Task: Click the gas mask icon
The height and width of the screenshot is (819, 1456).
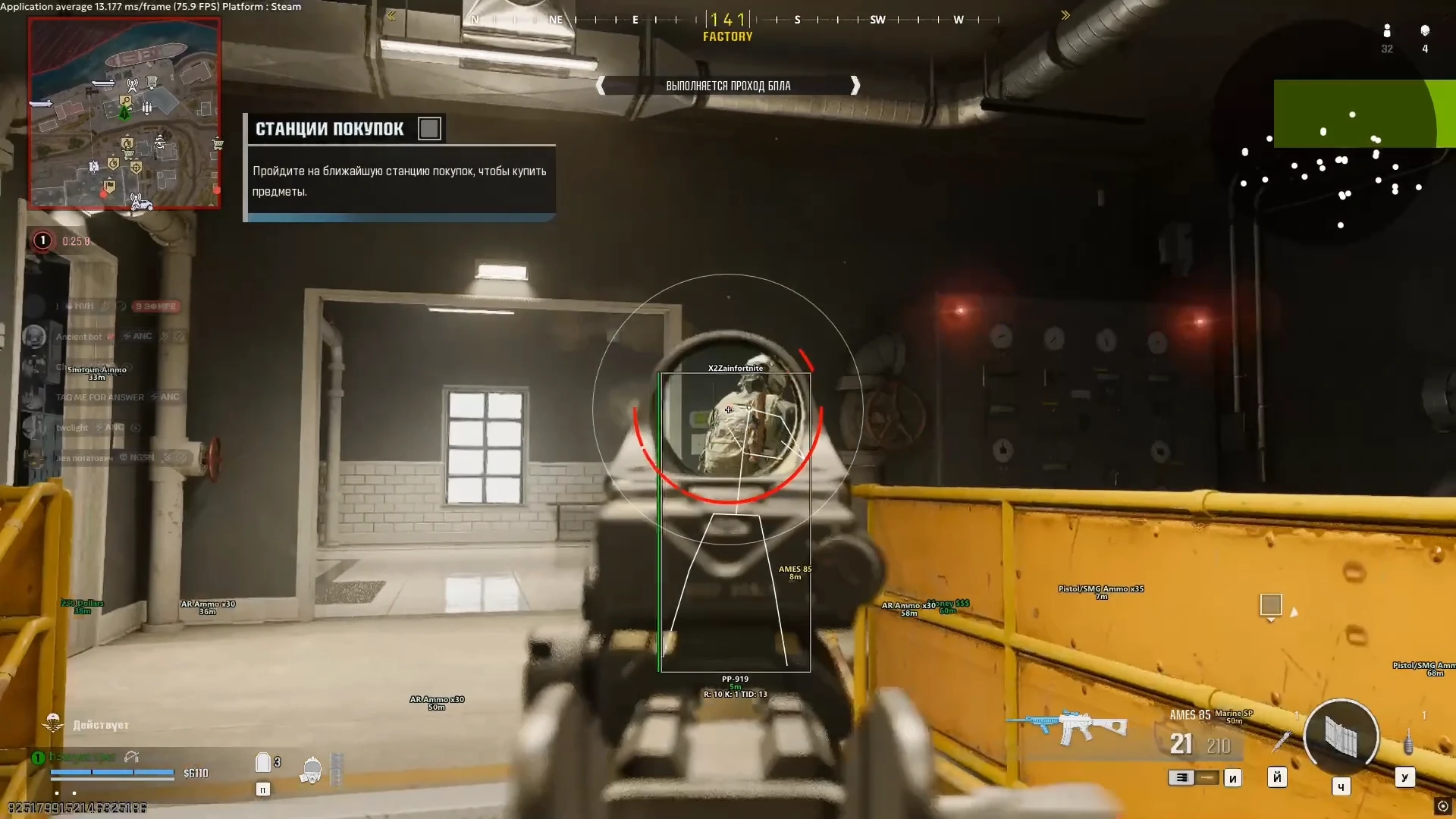Action: tap(311, 770)
